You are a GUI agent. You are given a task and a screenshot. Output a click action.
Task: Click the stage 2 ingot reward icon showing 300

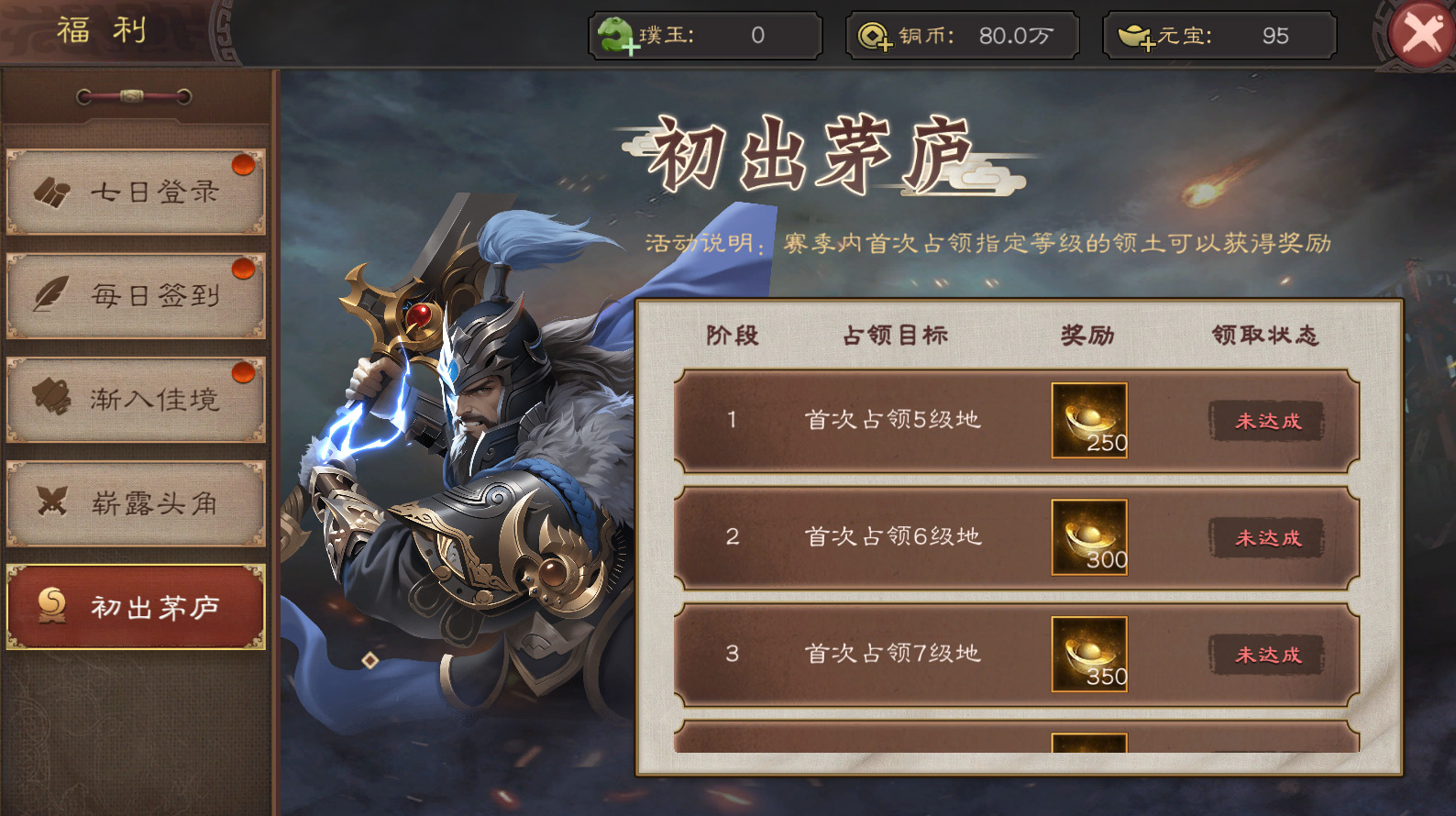(x=1089, y=538)
